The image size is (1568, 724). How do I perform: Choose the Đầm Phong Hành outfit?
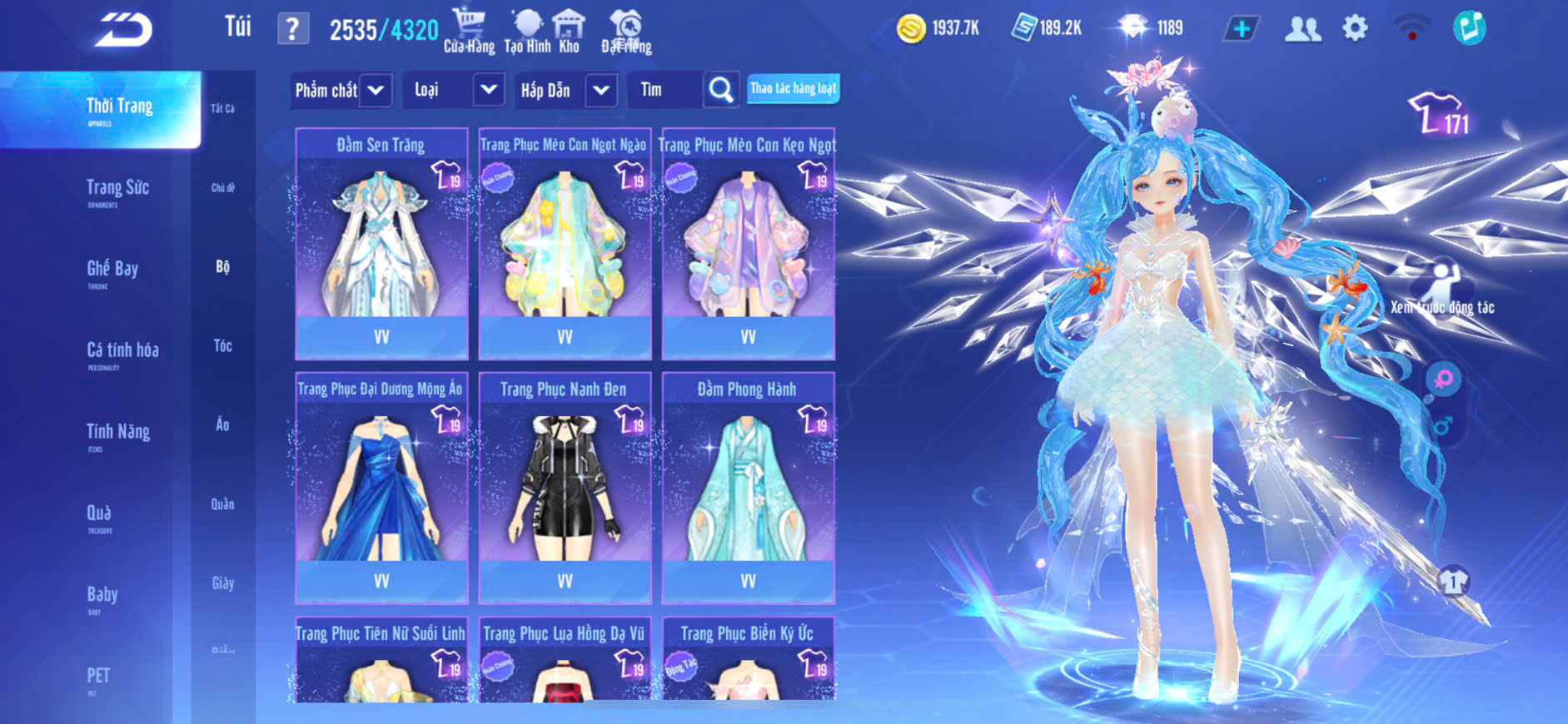(748, 487)
